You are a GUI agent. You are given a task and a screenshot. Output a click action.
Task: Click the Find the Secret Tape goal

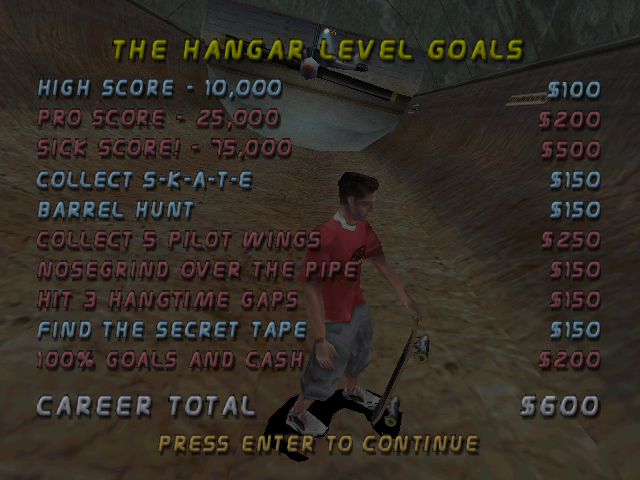click(168, 330)
